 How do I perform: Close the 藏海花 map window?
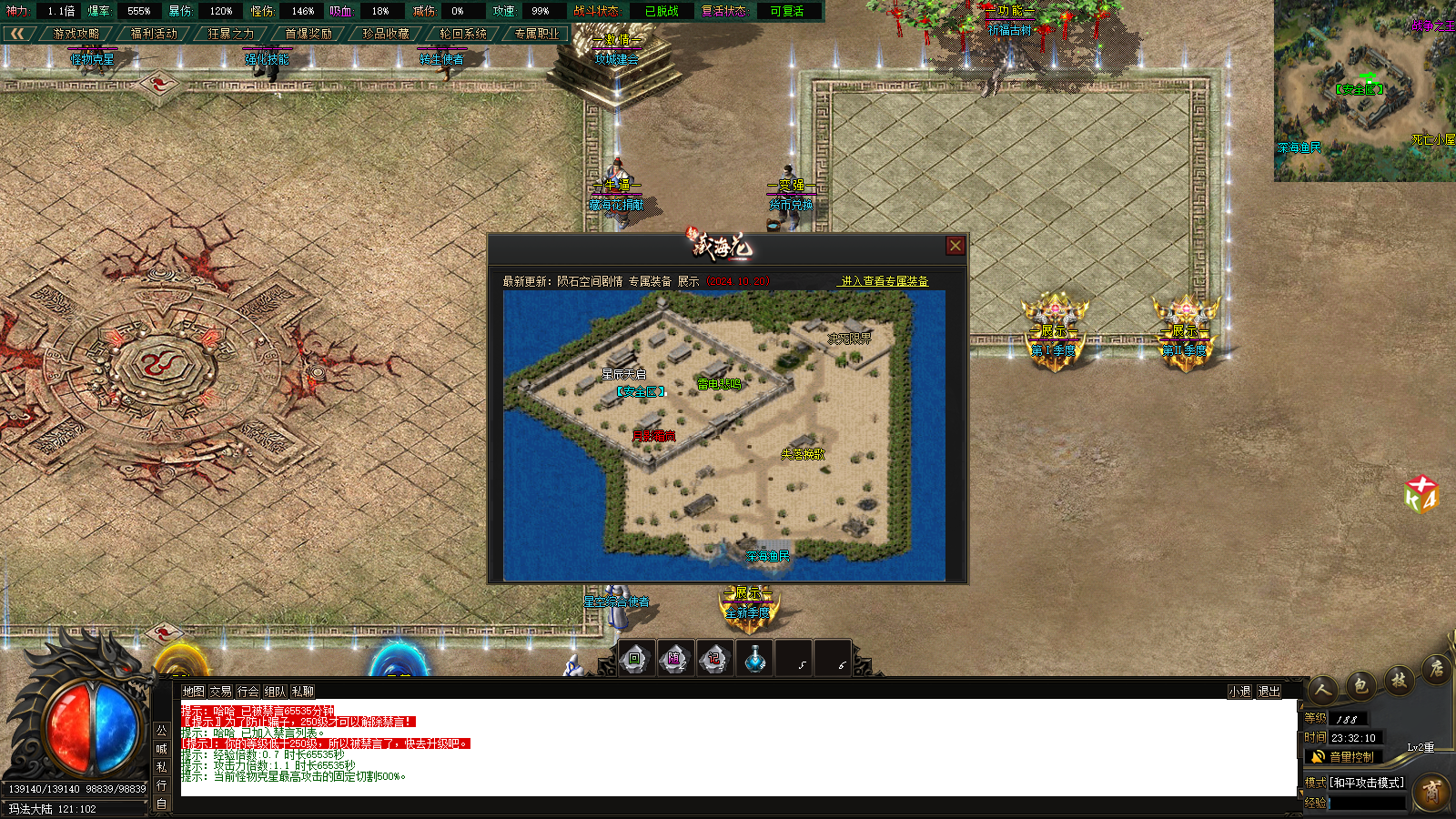[955, 246]
